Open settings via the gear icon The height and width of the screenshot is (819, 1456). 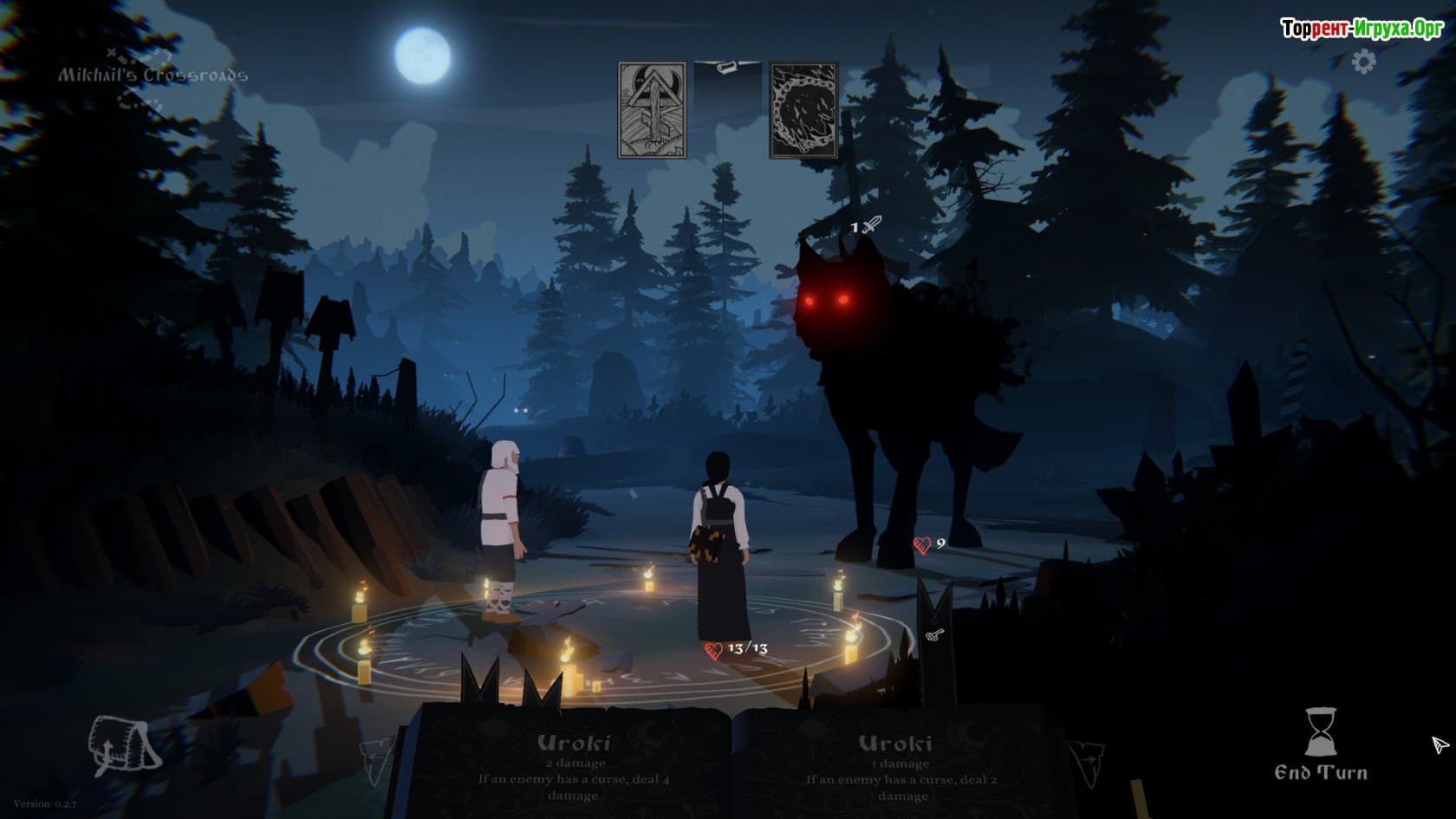click(1364, 62)
